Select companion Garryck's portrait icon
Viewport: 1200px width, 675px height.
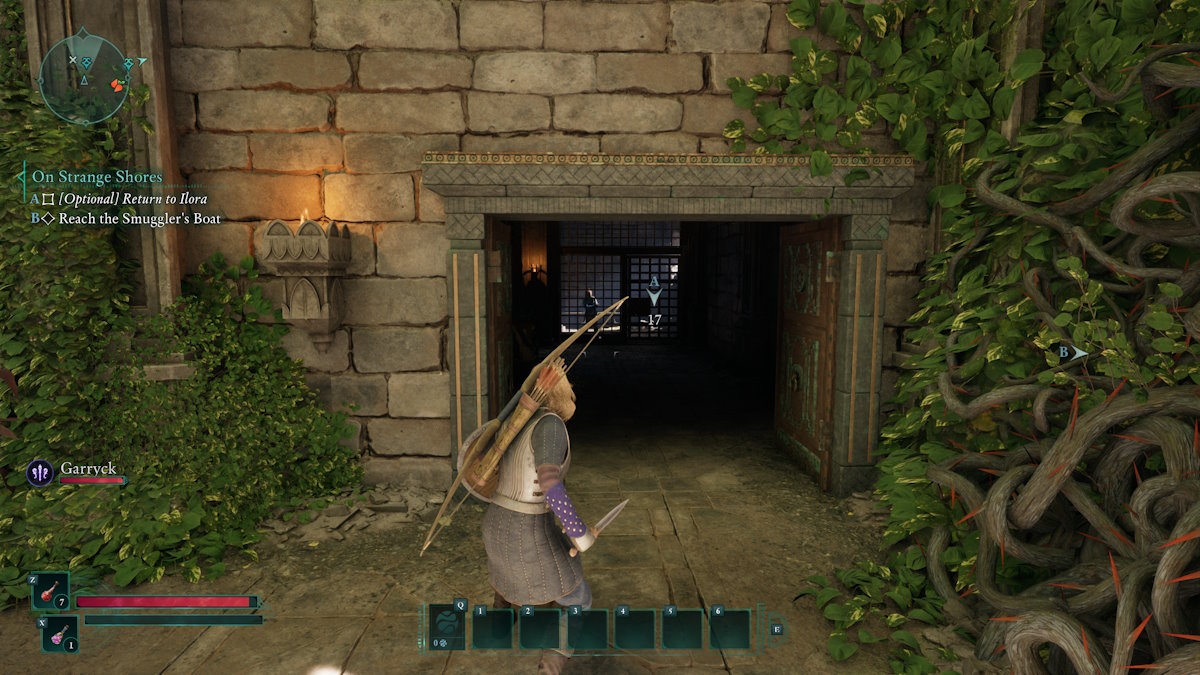point(40,472)
